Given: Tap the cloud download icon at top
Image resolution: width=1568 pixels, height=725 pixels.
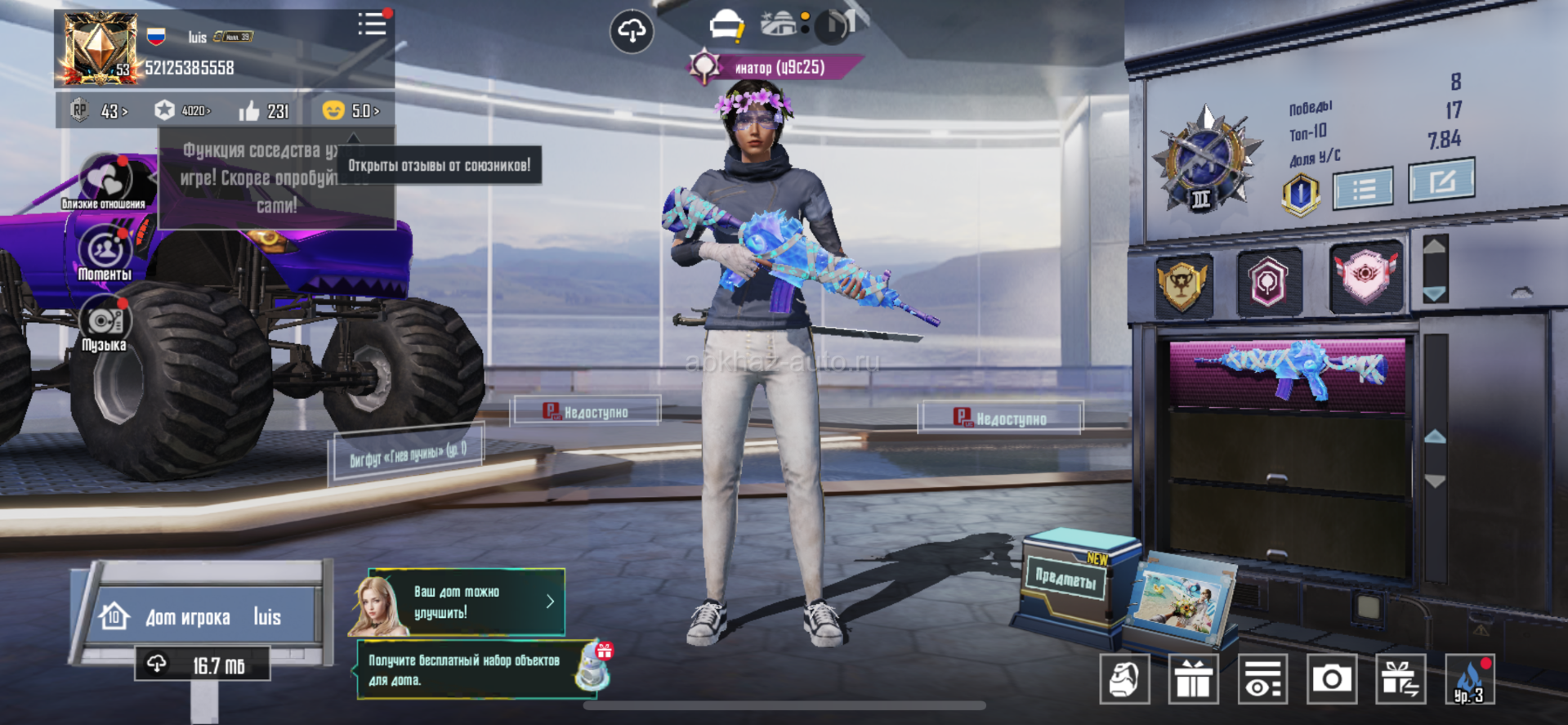Looking at the screenshot, I should pos(632,32).
